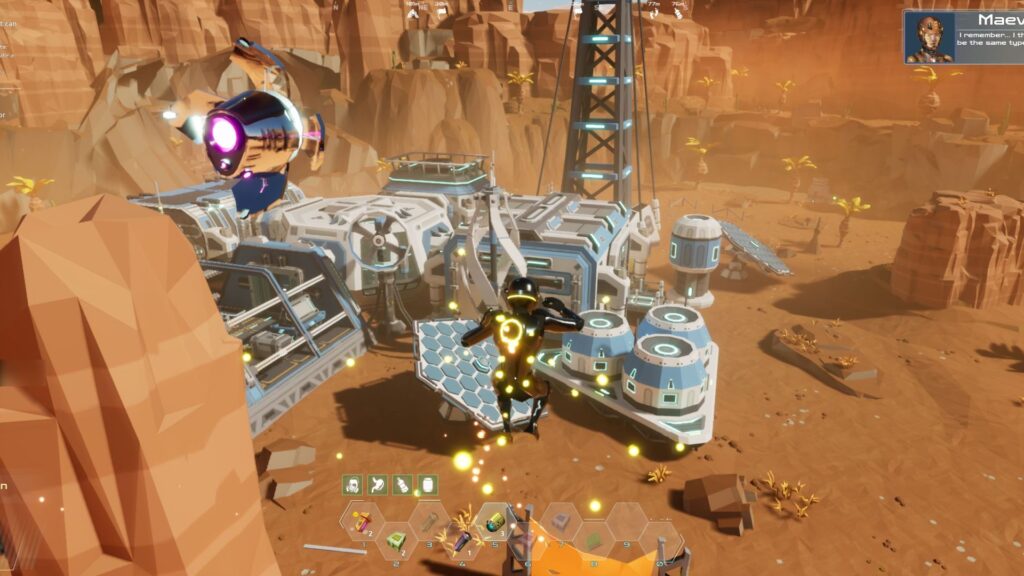1024x576 pixels.
Task: Choose the purple canister in hotbar slot 4
Action: click(461, 541)
